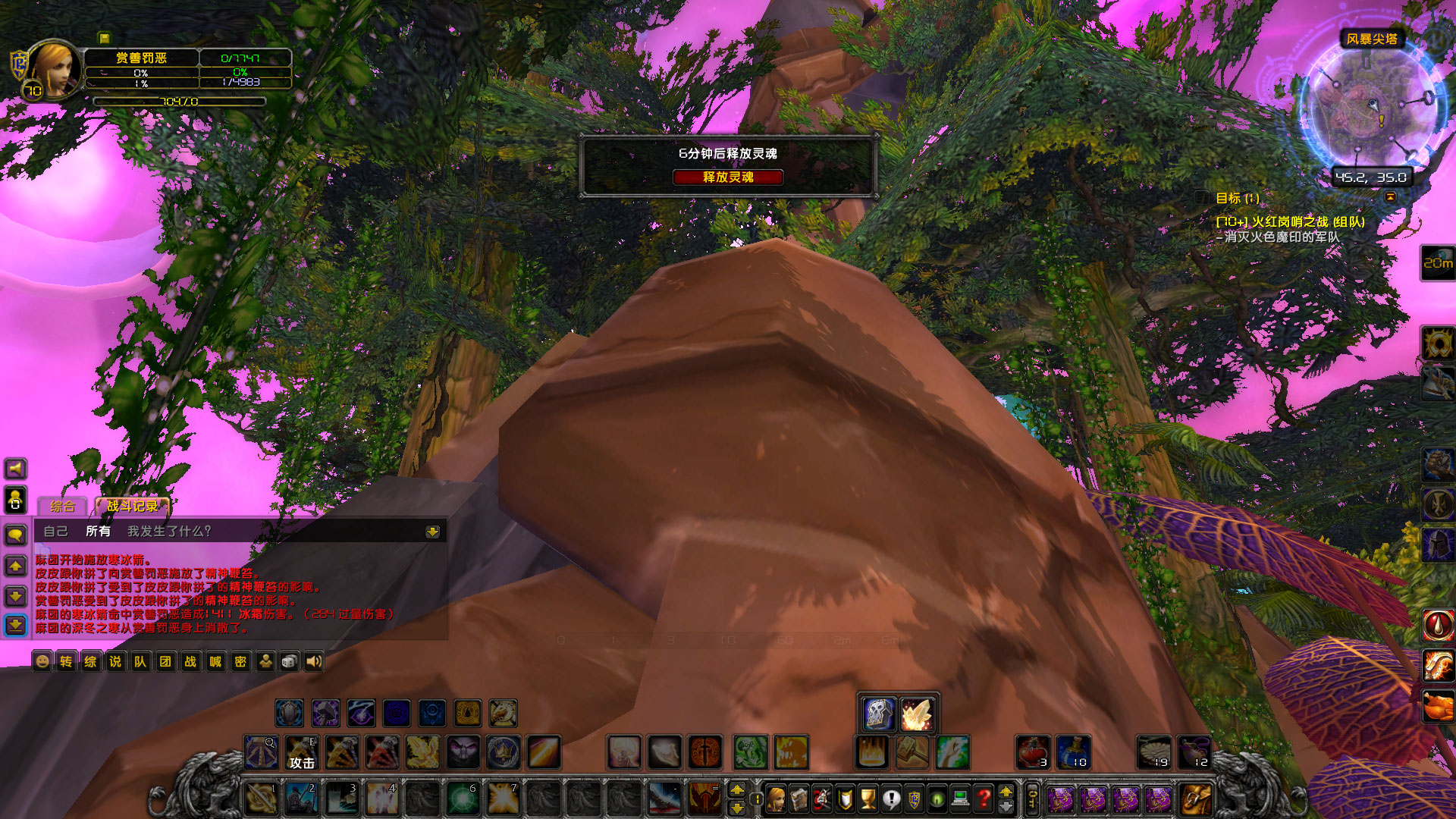Image resolution: width=1456 pixels, height=819 pixels.
Task: Open the golden key ring
Action: tap(1031, 799)
